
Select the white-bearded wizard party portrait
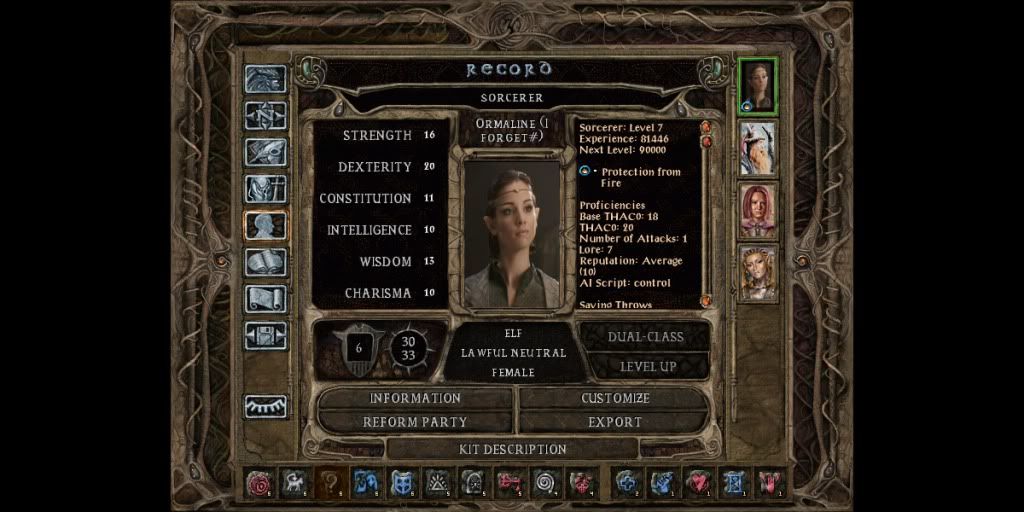coord(757,148)
